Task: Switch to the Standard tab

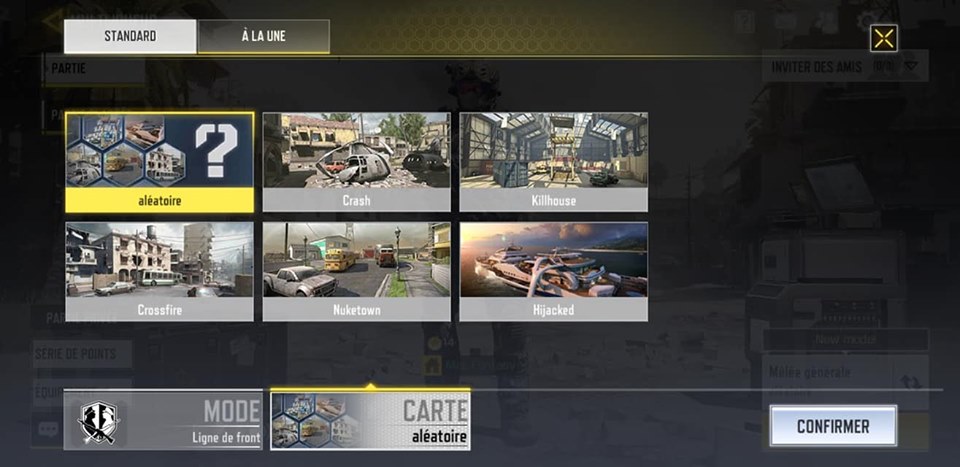Action: click(x=130, y=37)
